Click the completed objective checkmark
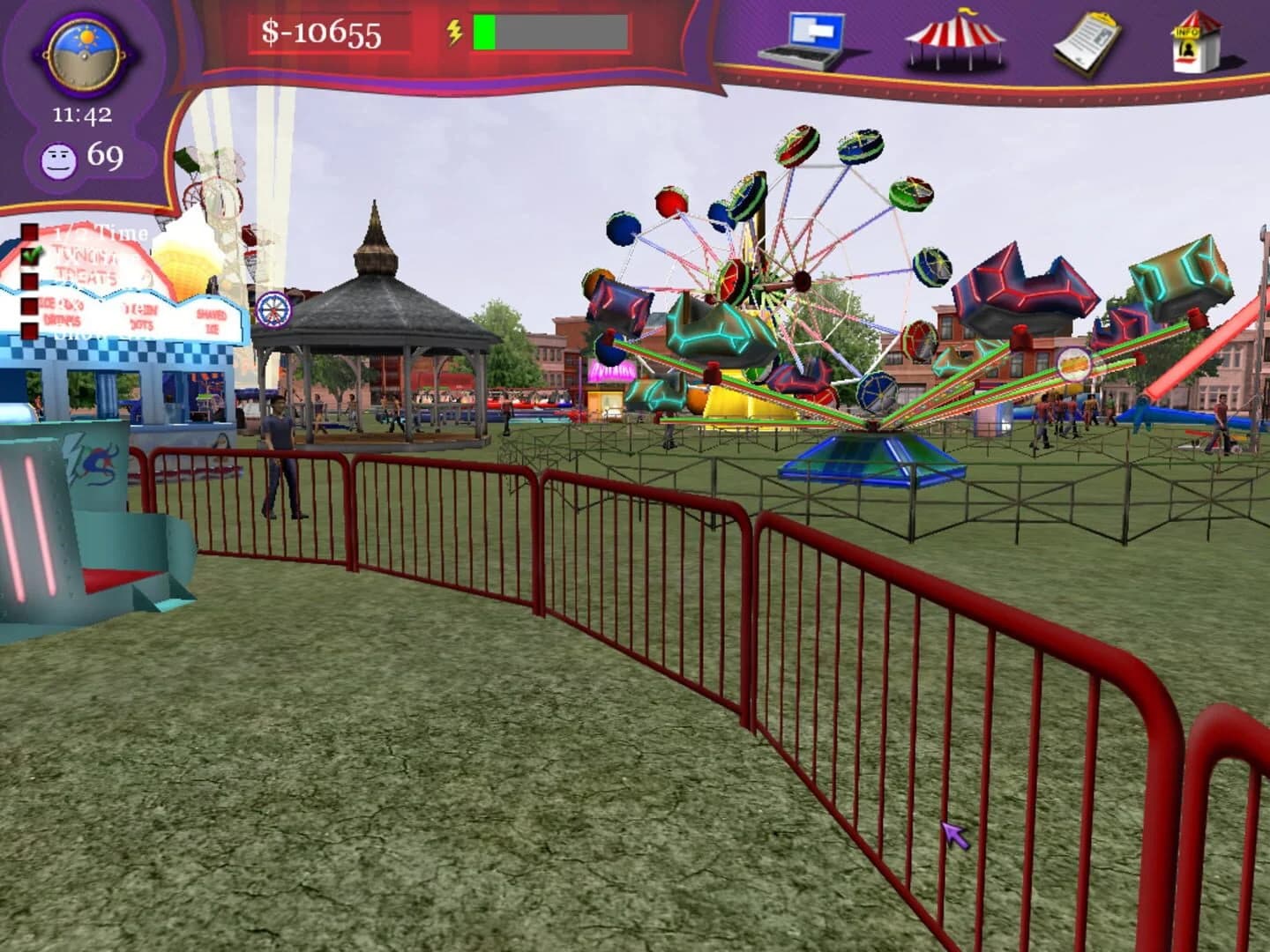This screenshot has height=952, width=1270. pyautogui.click(x=32, y=255)
